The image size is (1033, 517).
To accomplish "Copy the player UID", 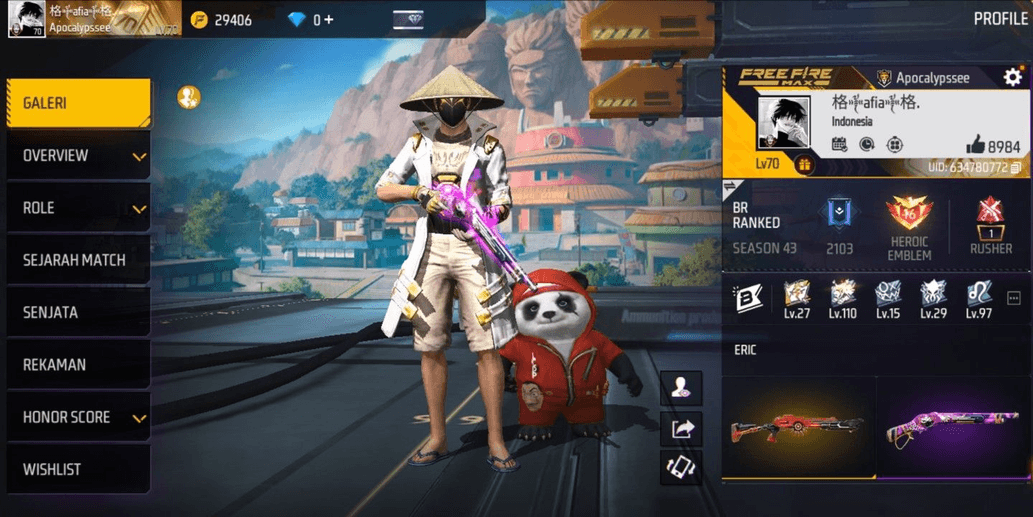I will tap(1017, 167).
